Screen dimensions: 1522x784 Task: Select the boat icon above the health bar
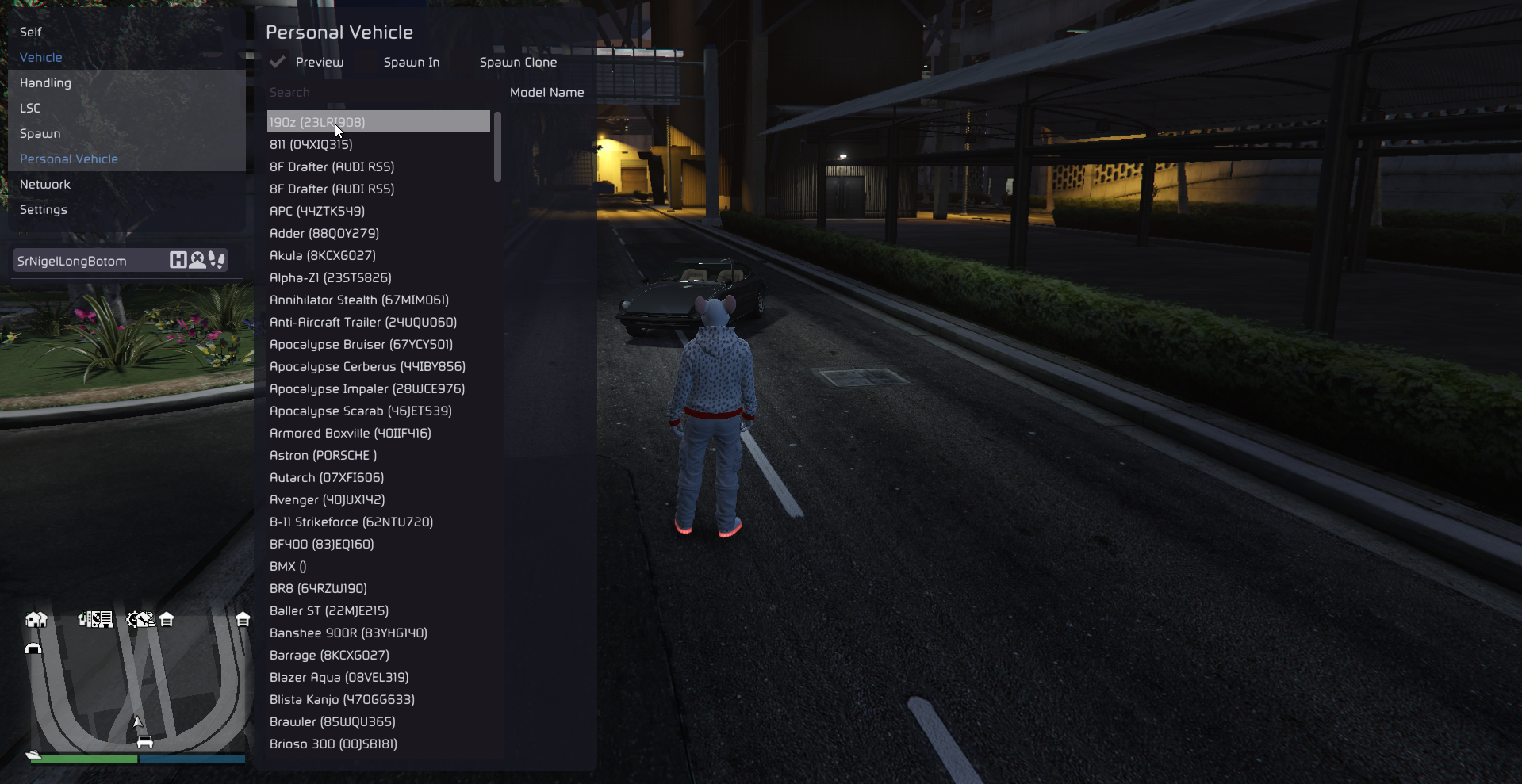pos(33,755)
